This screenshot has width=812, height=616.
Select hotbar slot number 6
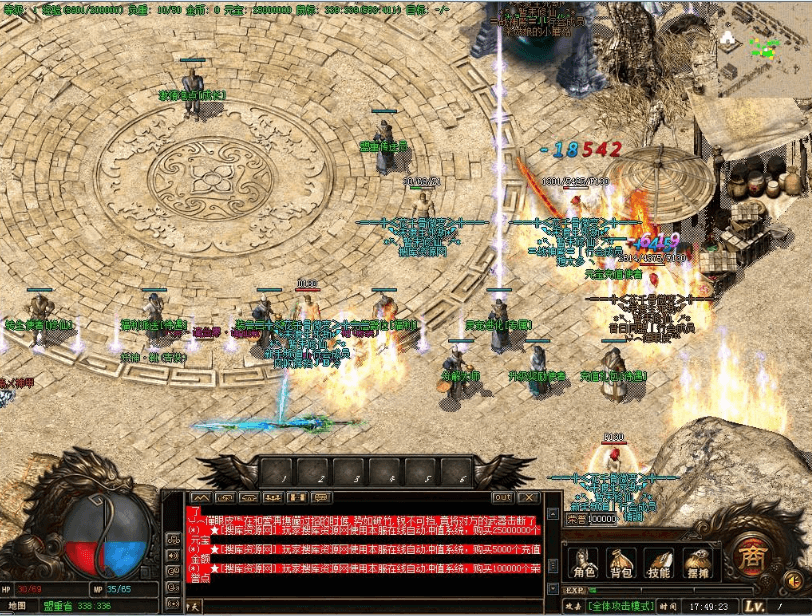click(455, 472)
